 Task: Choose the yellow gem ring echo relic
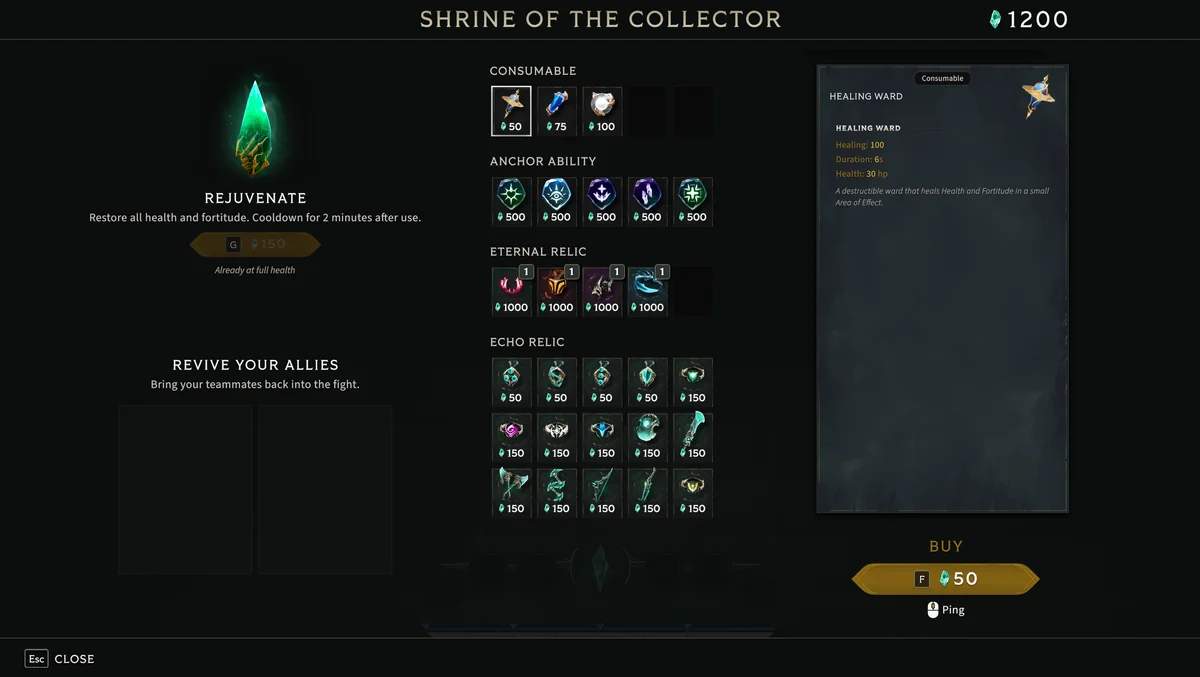693,492
